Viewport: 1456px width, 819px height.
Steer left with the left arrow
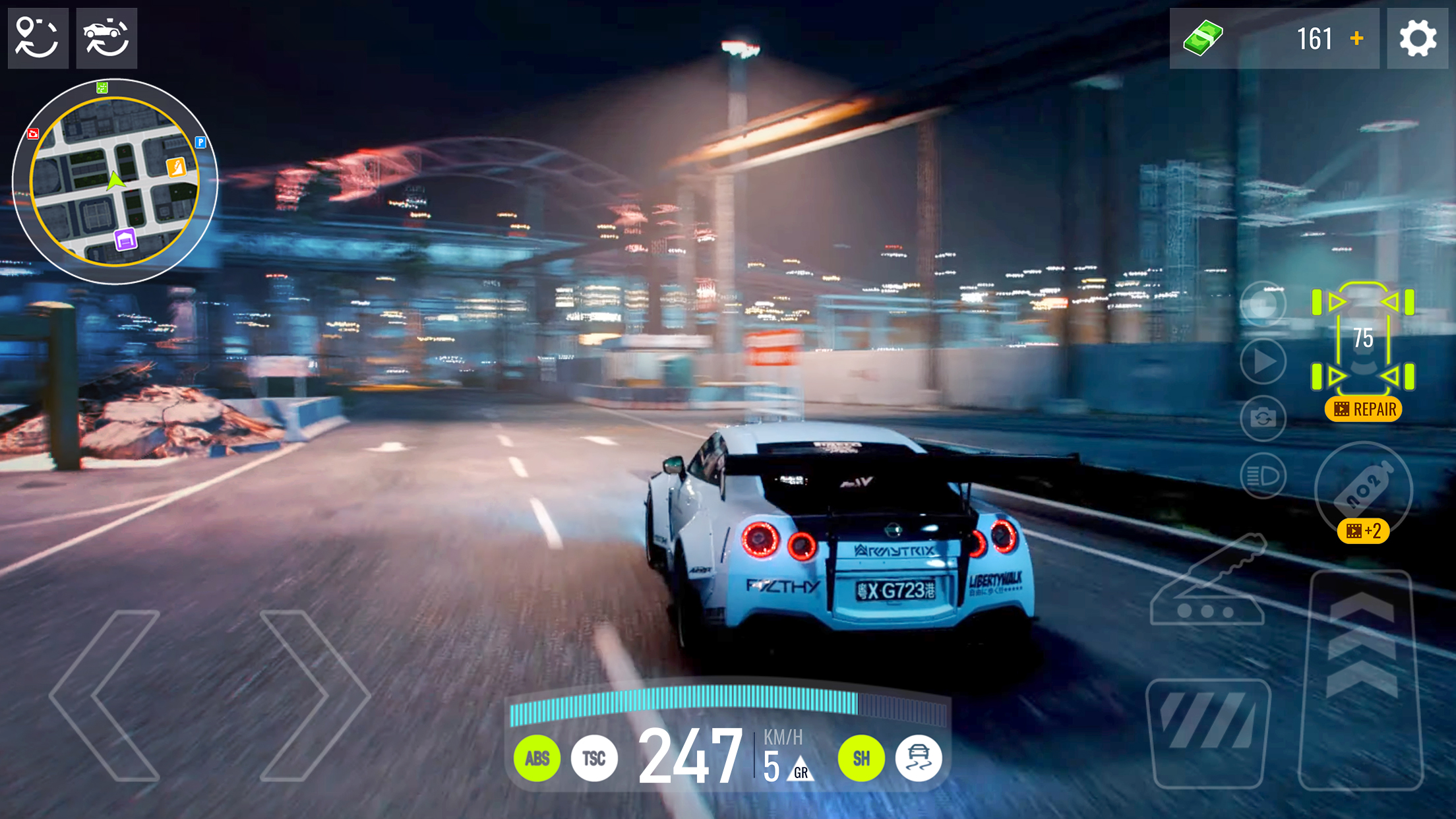point(106,696)
